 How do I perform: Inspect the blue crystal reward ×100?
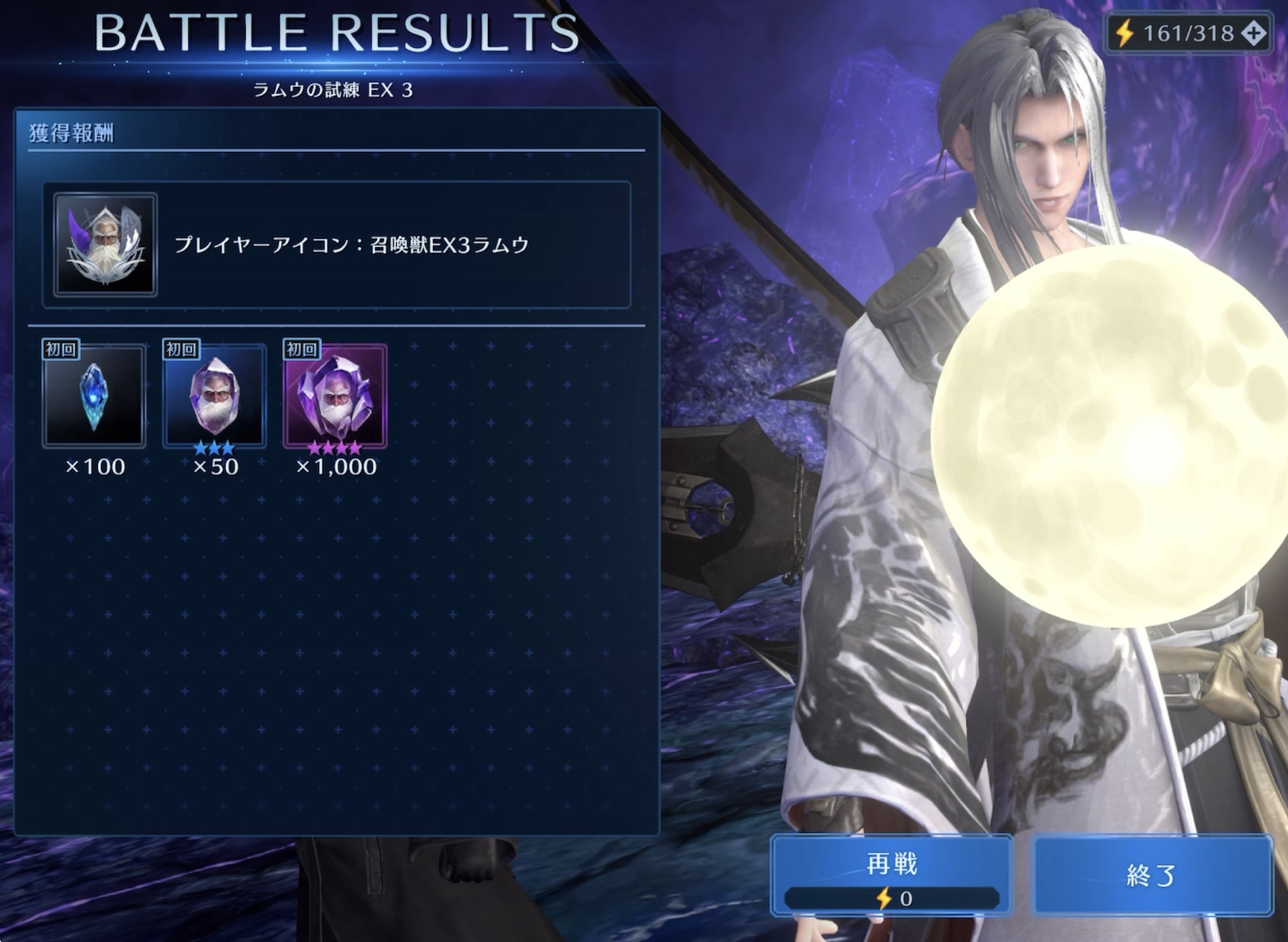(x=94, y=396)
